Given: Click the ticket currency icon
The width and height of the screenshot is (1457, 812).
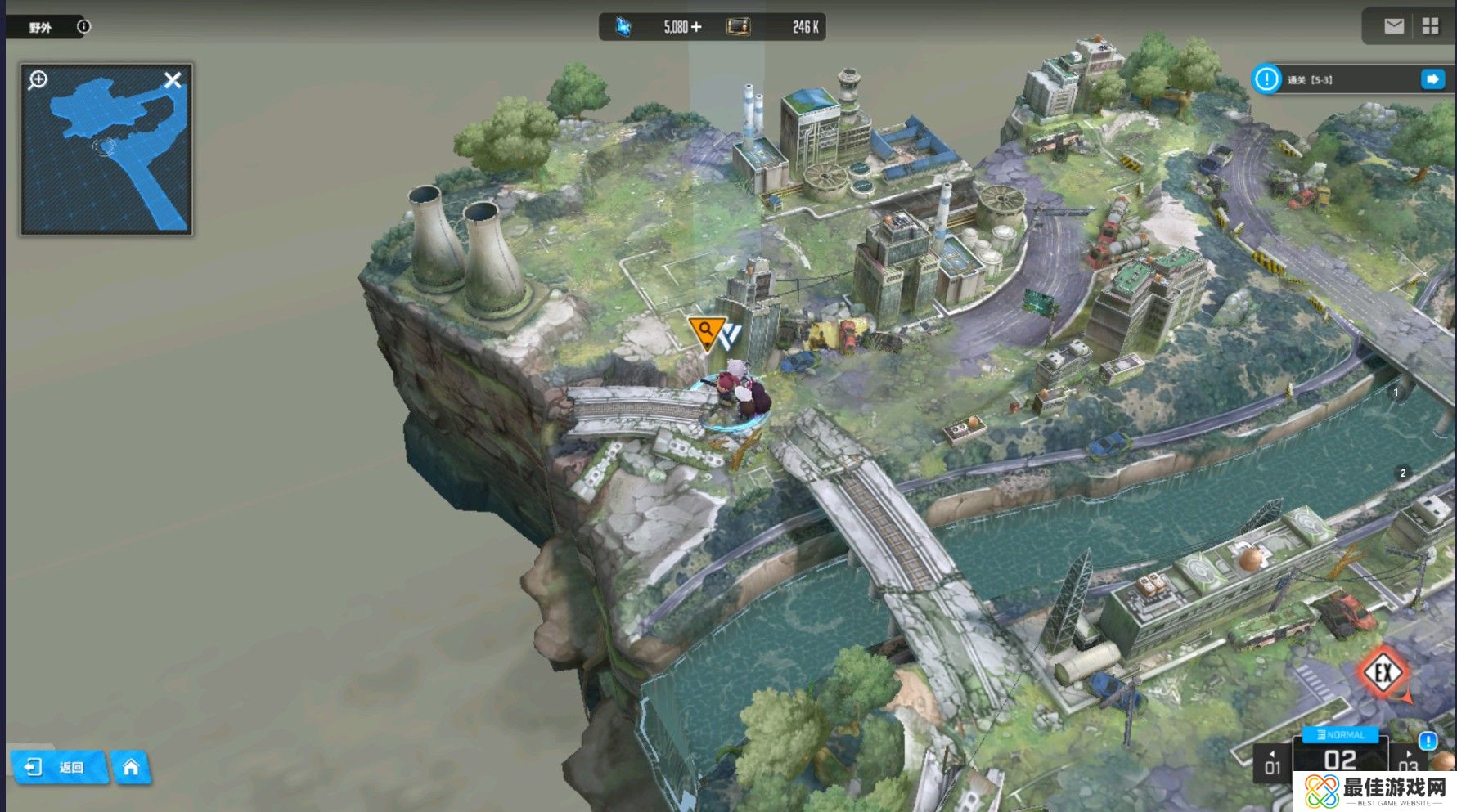Looking at the screenshot, I should [x=738, y=27].
